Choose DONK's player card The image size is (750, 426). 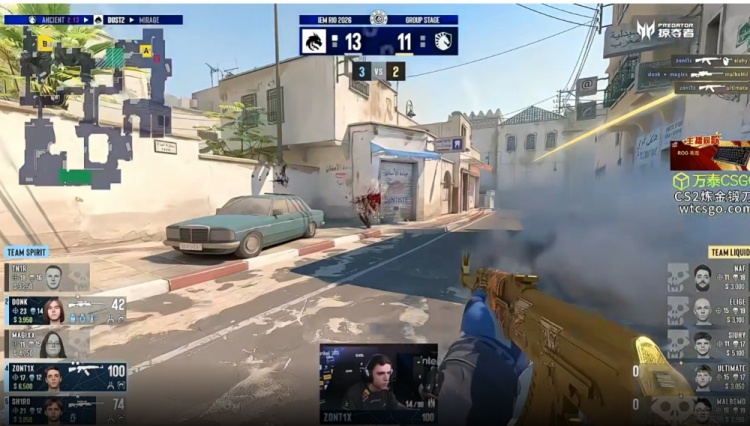tap(65, 310)
